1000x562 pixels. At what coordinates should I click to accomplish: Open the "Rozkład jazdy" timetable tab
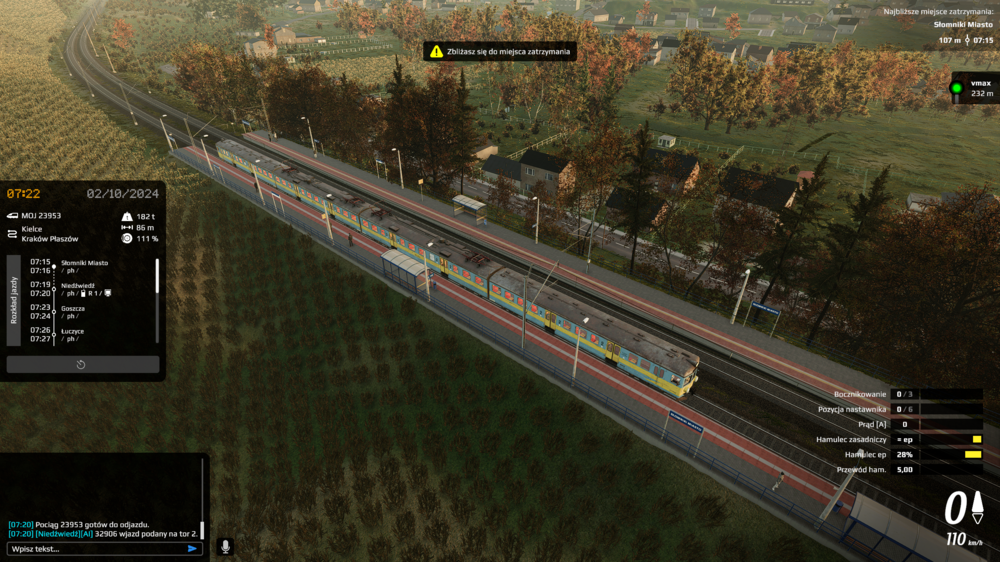coord(13,300)
